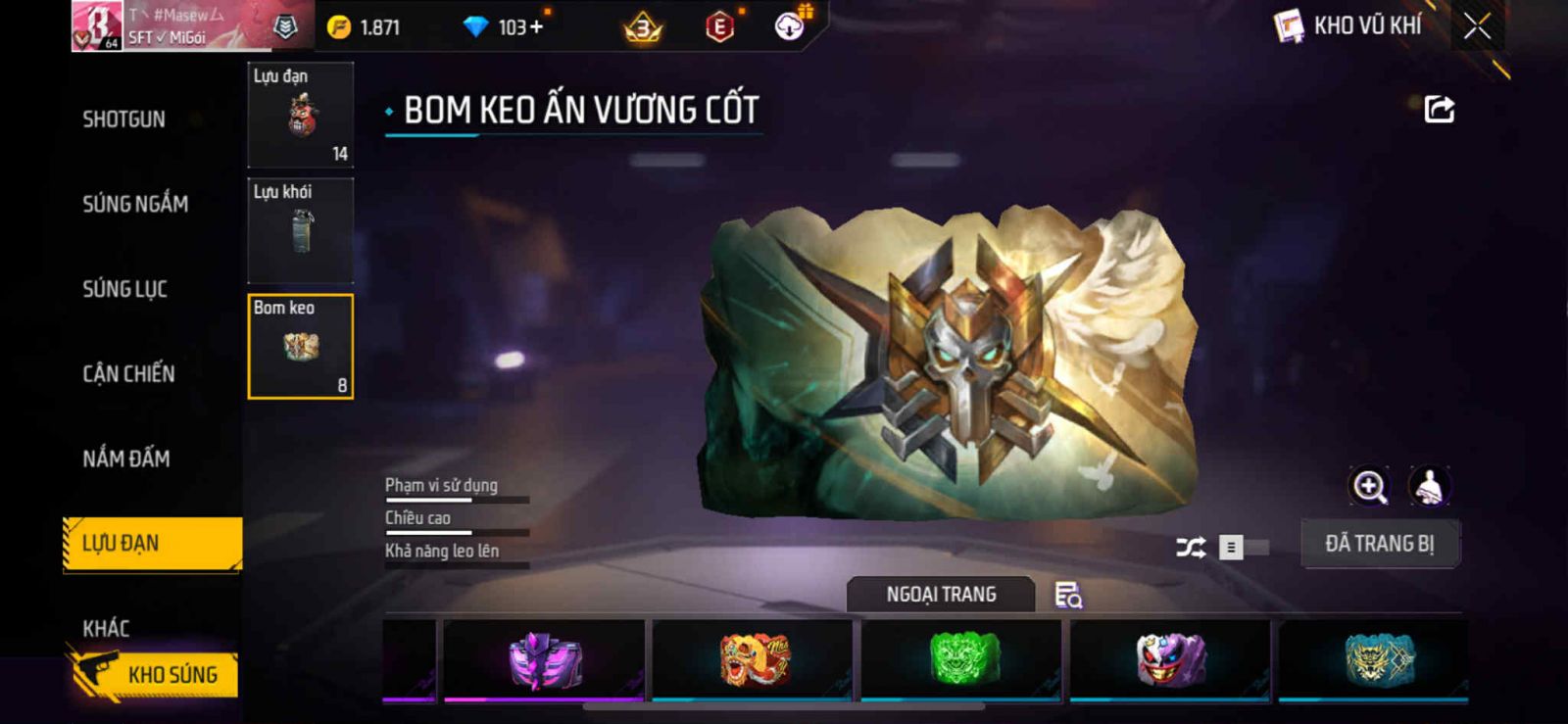Open the Khác category

106,628
